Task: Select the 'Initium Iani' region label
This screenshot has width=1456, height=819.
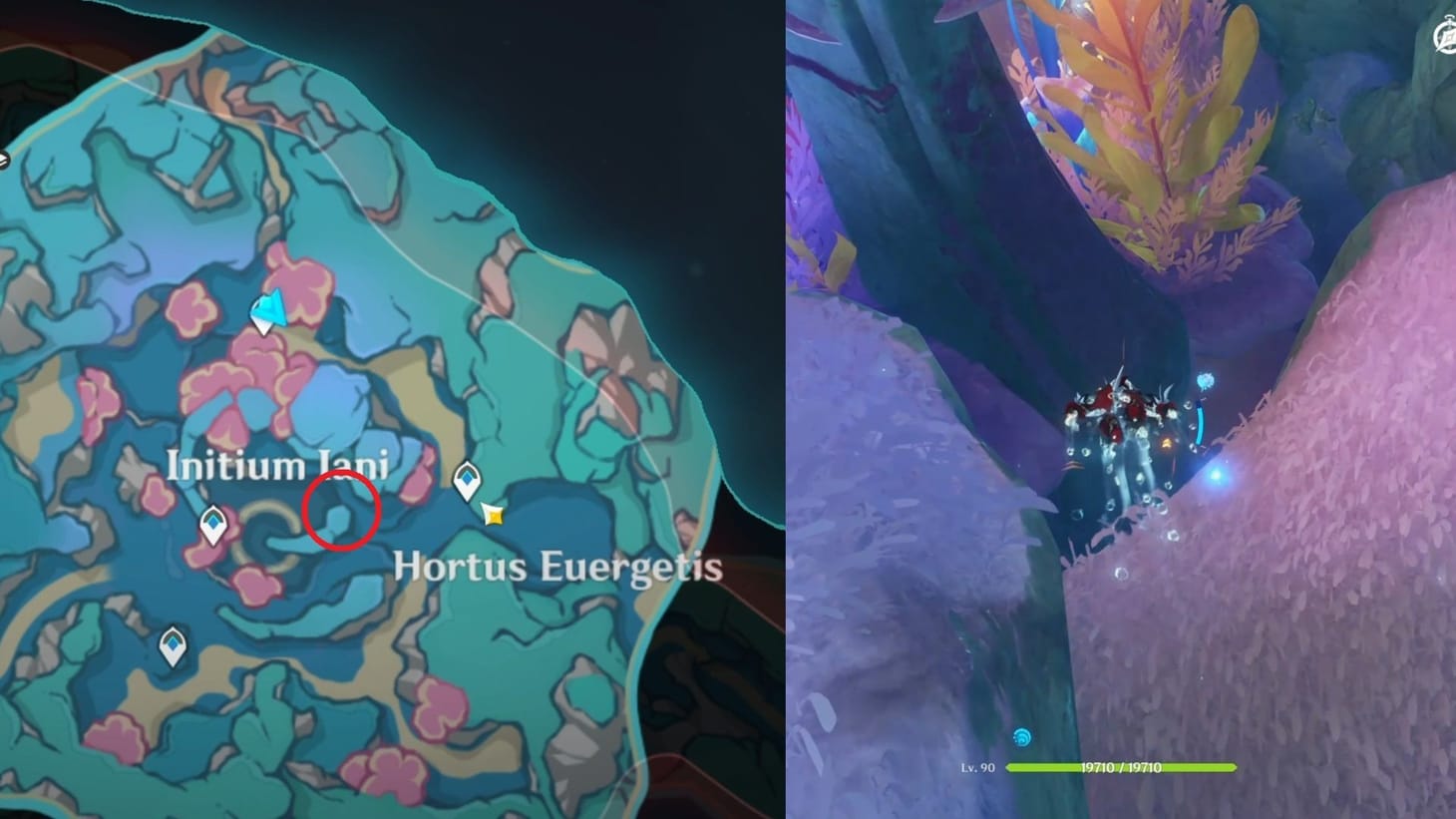Action: point(280,465)
